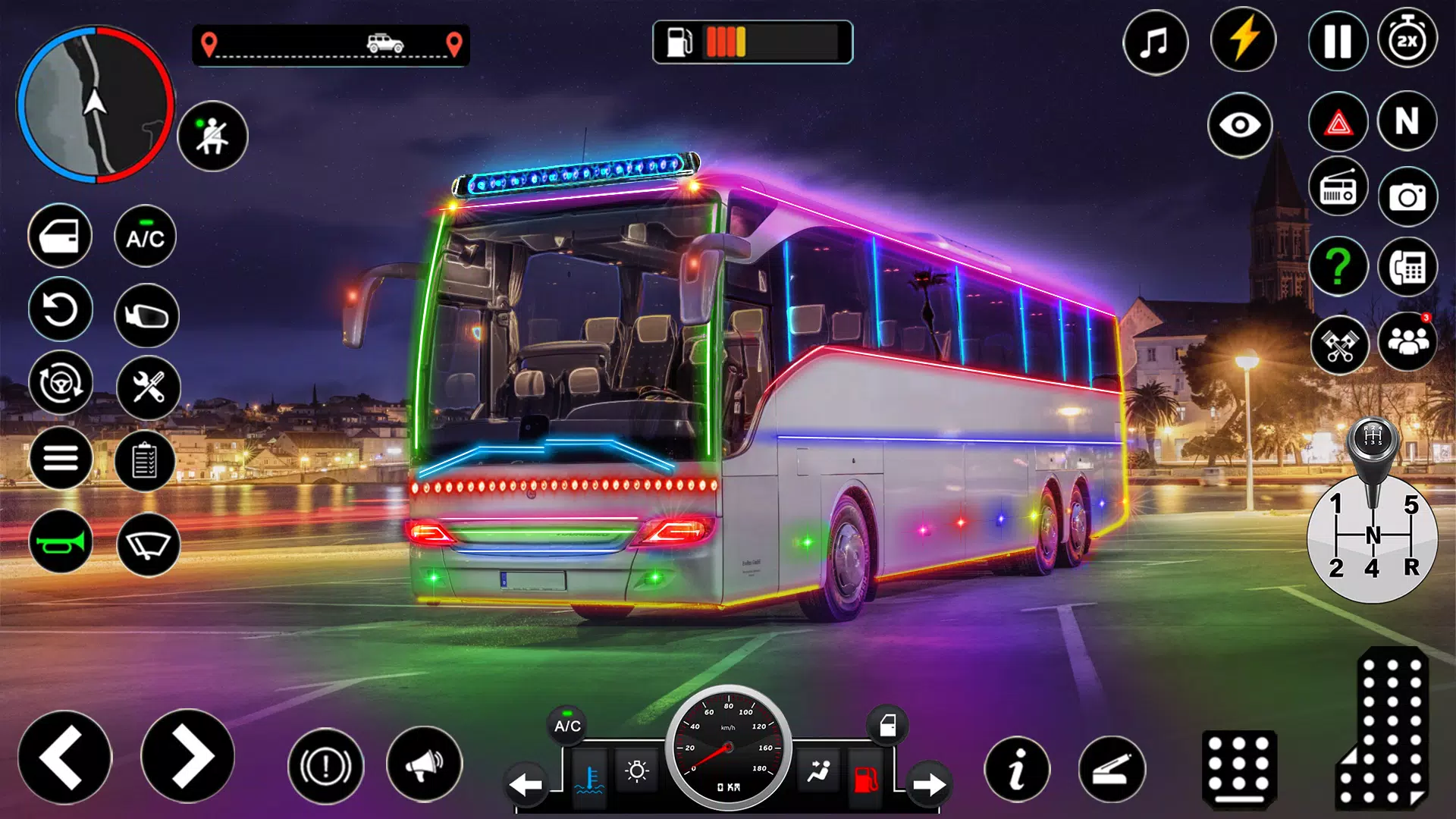This screenshot has width=1456, height=819.
Task: Toggle the seatbelt indicator
Action: pos(212,135)
